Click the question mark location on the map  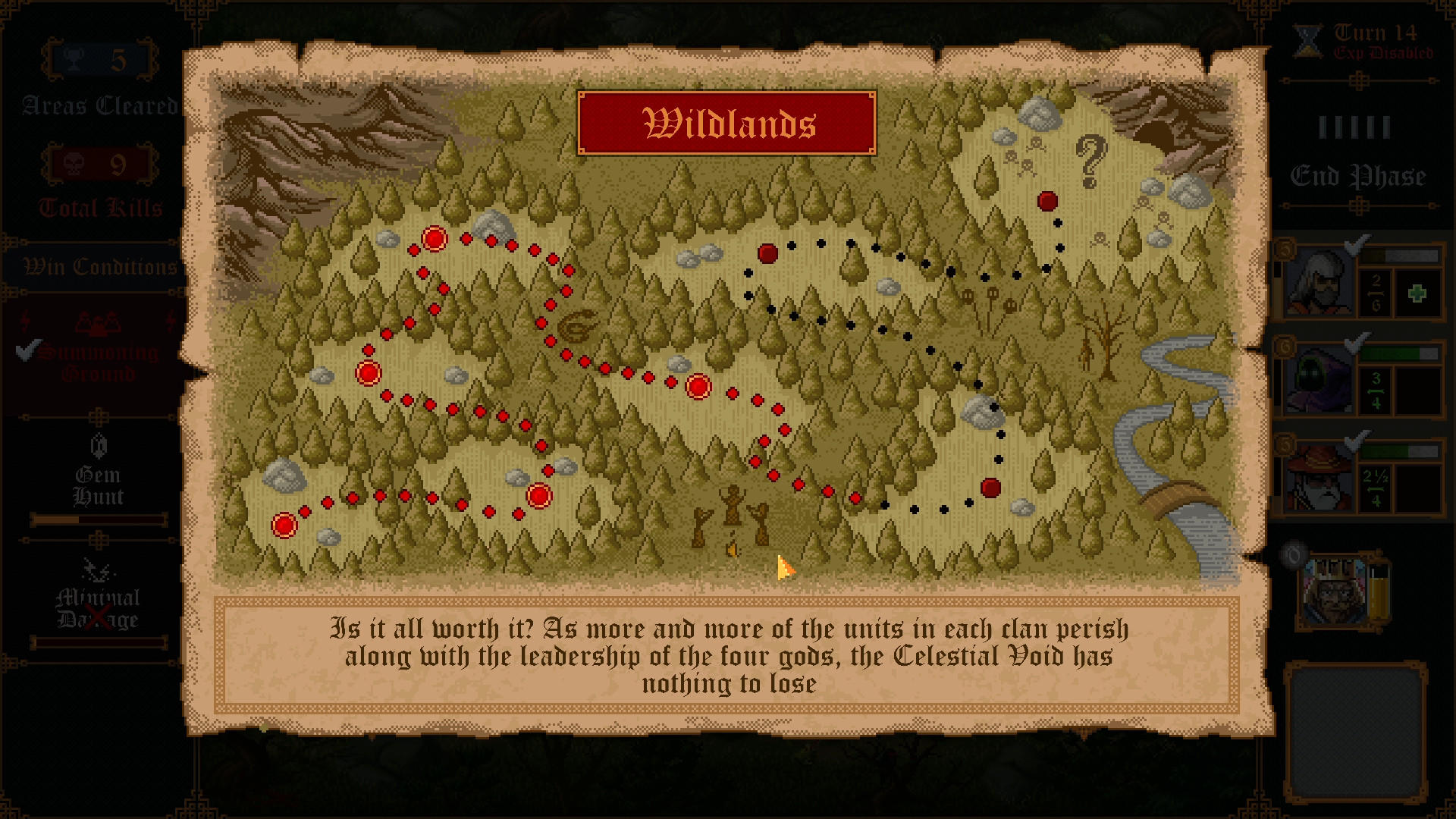pyautogui.click(x=1090, y=162)
